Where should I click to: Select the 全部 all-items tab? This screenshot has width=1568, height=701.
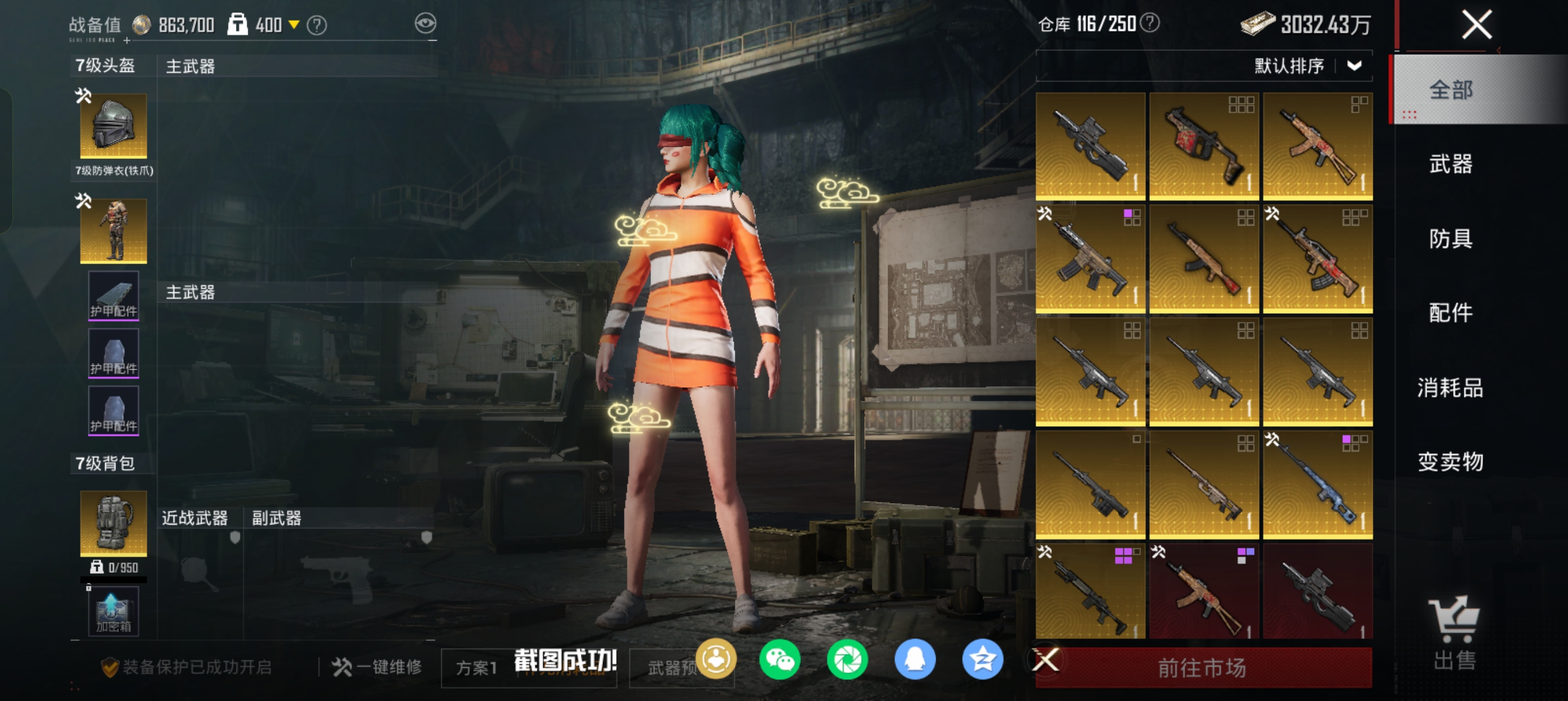pyautogui.click(x=1450, y=90)
